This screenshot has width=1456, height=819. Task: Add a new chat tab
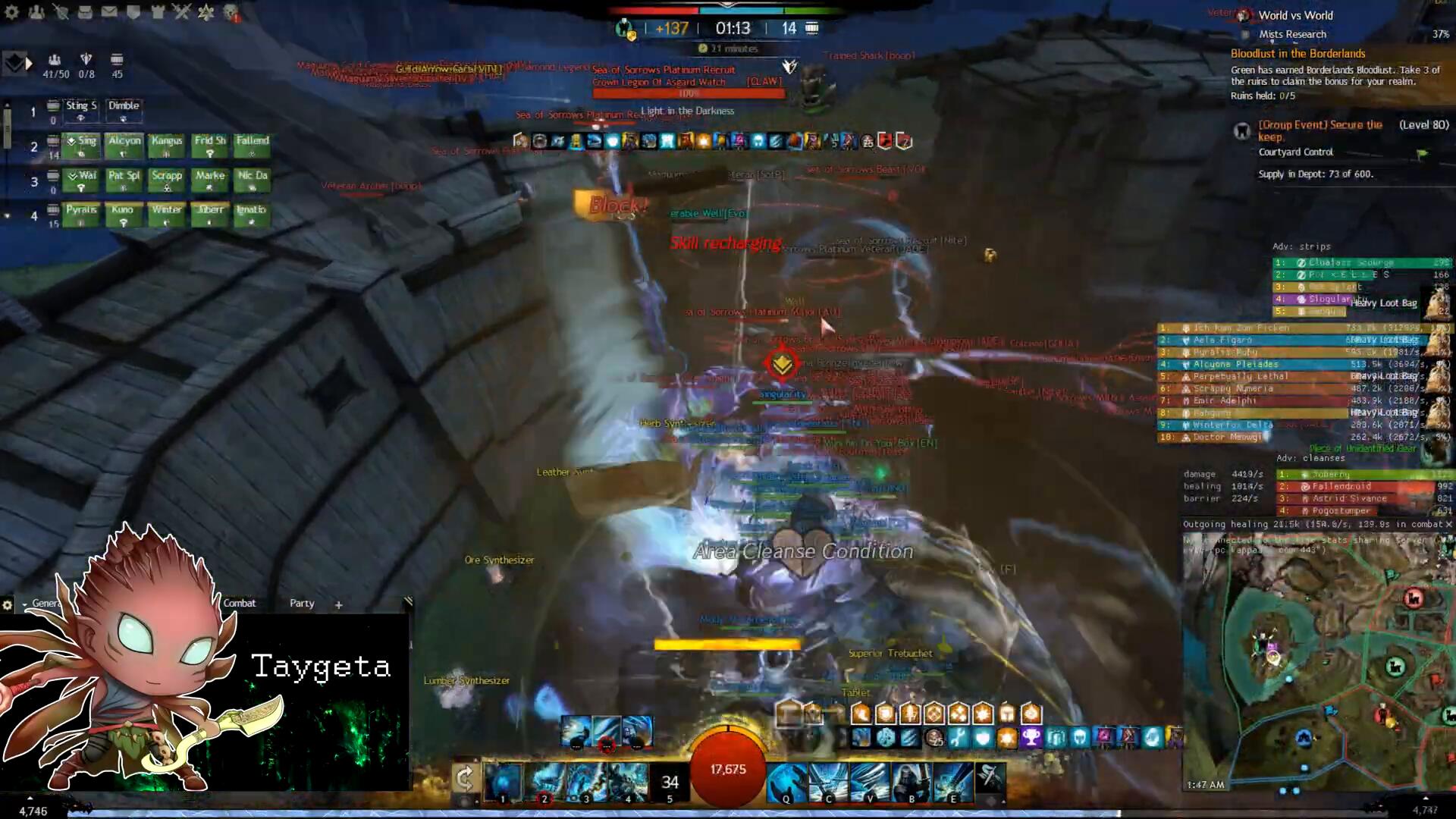click(x=339, y=604)
